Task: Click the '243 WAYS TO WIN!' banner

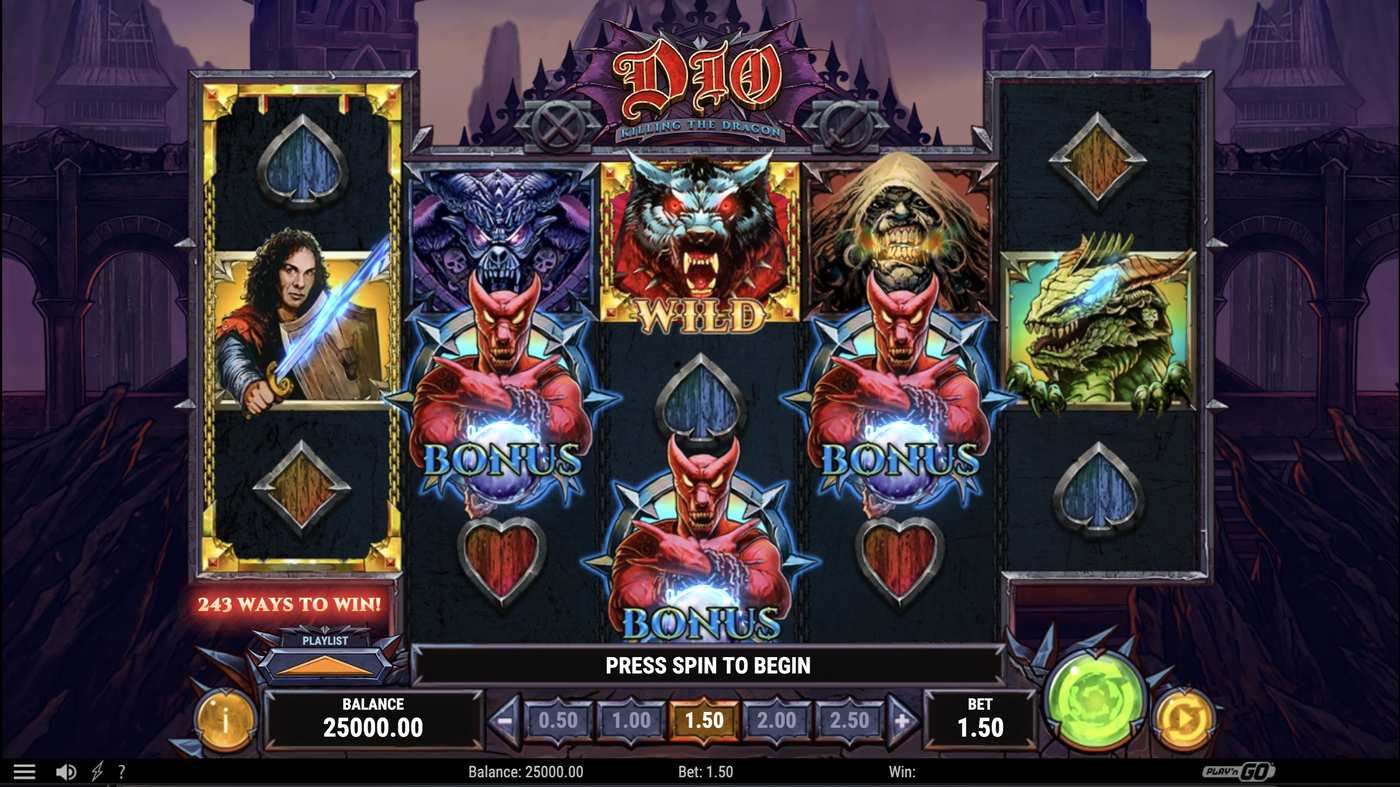Action: click(292, 604)
